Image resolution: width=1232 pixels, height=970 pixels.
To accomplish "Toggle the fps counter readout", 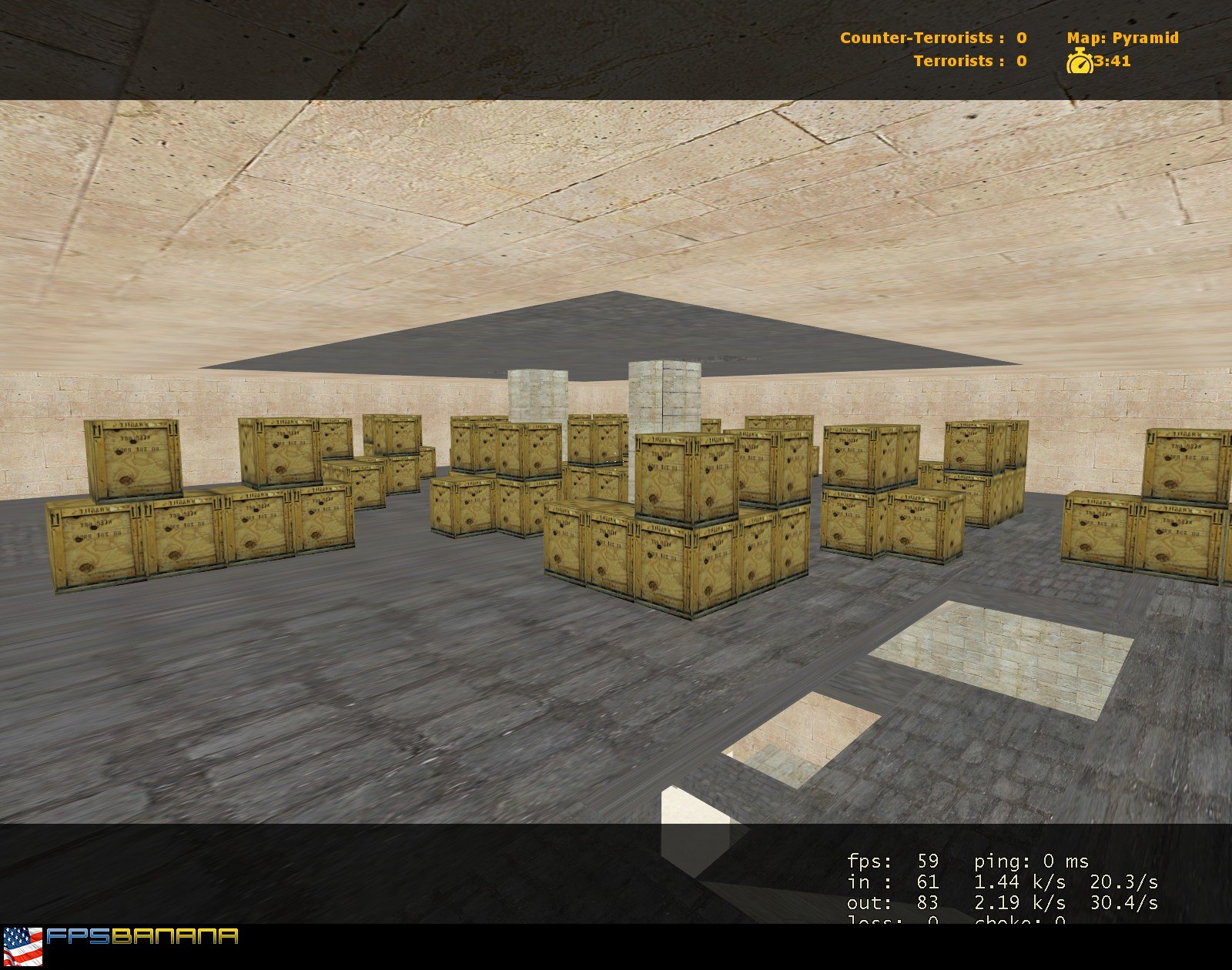I will (893, 862).
